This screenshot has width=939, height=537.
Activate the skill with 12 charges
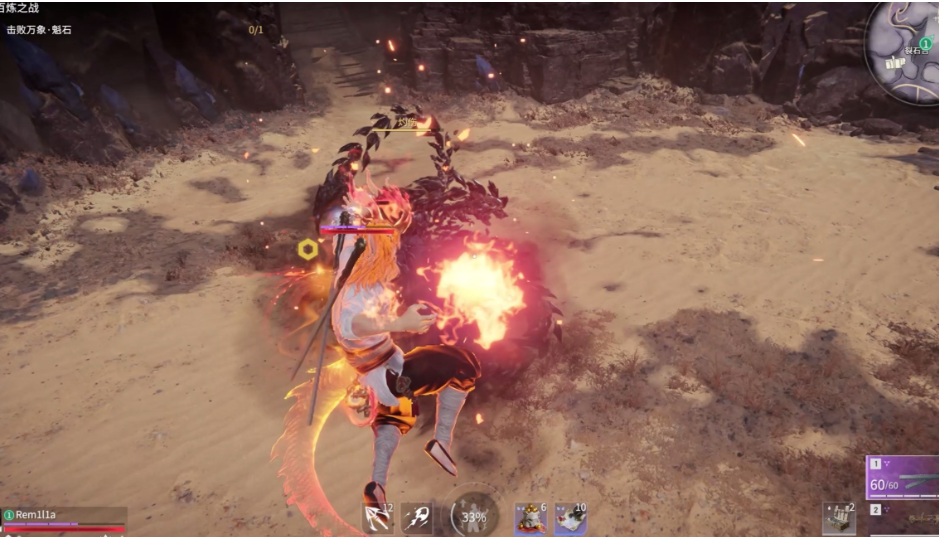click(377, 518)
